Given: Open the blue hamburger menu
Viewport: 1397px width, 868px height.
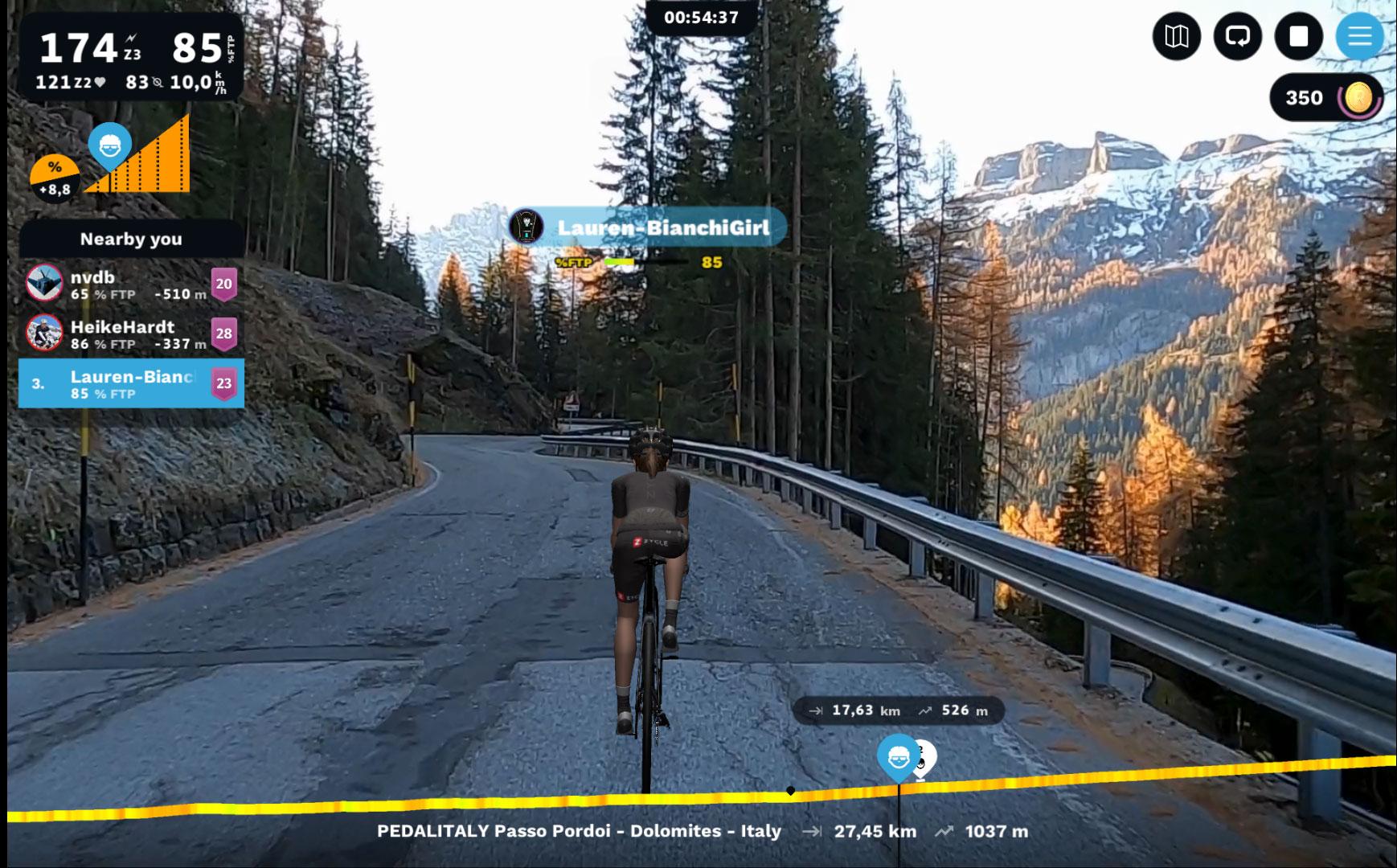Looking at the screenshot, I should pos(1359,36).
